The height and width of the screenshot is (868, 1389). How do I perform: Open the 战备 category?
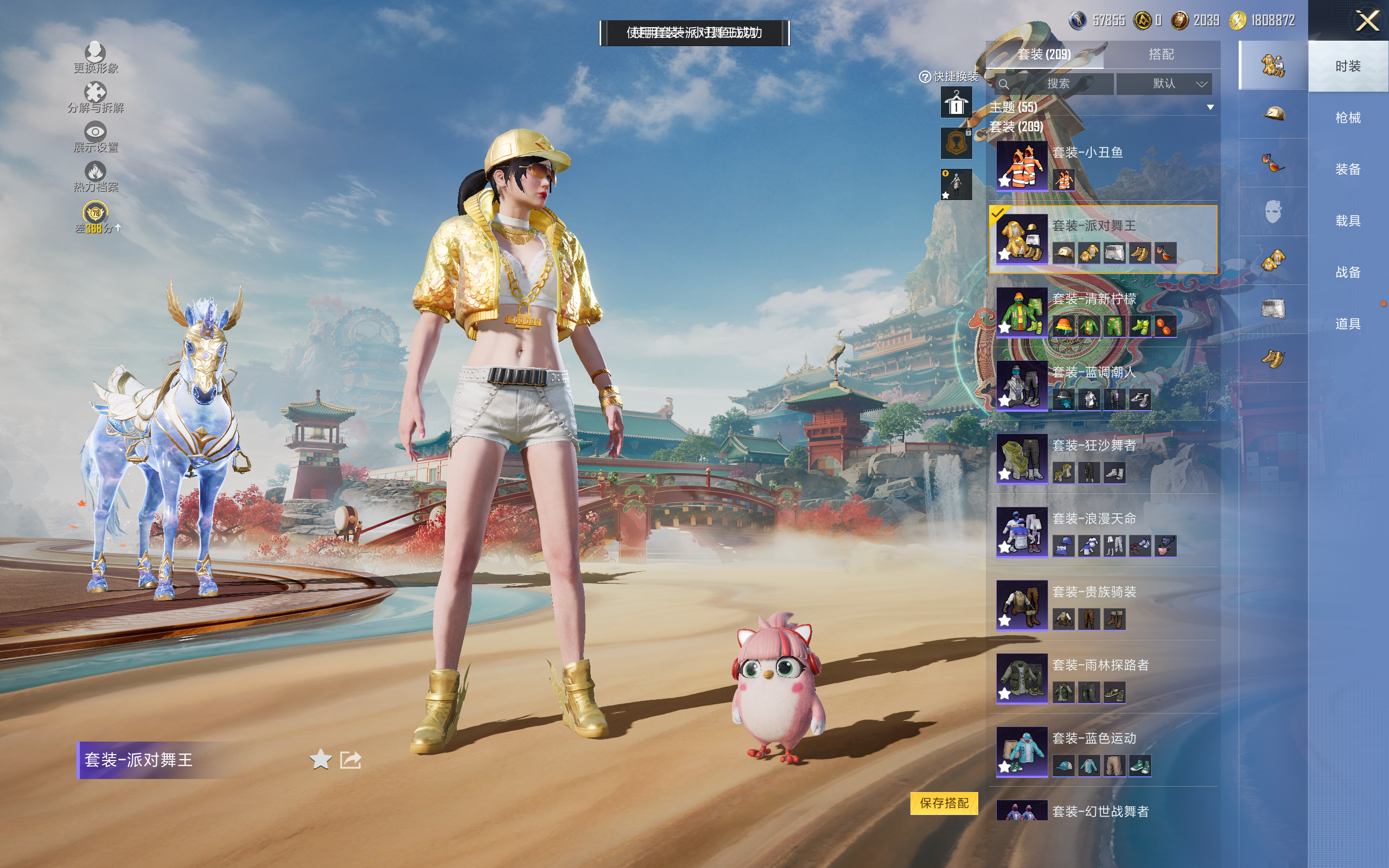(x=1347, y=272)
